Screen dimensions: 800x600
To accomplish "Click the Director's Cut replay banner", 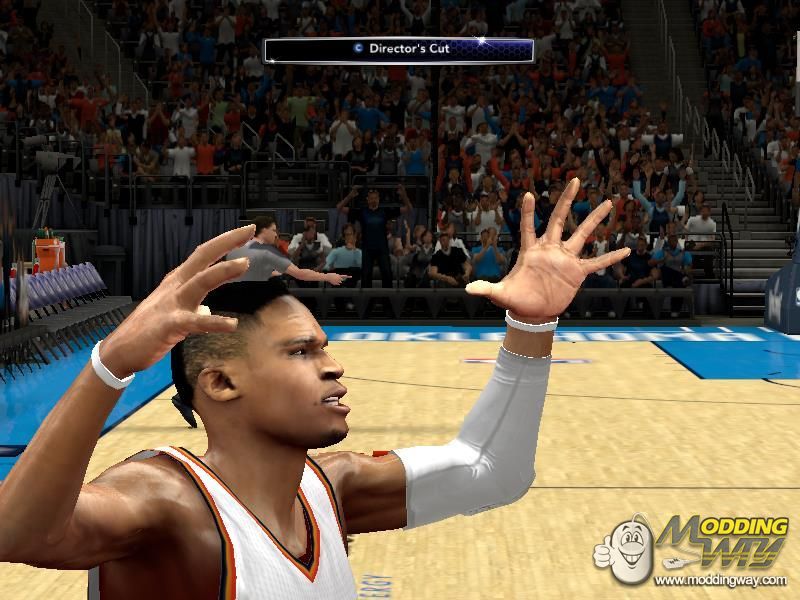I will (x=398, y=48).
